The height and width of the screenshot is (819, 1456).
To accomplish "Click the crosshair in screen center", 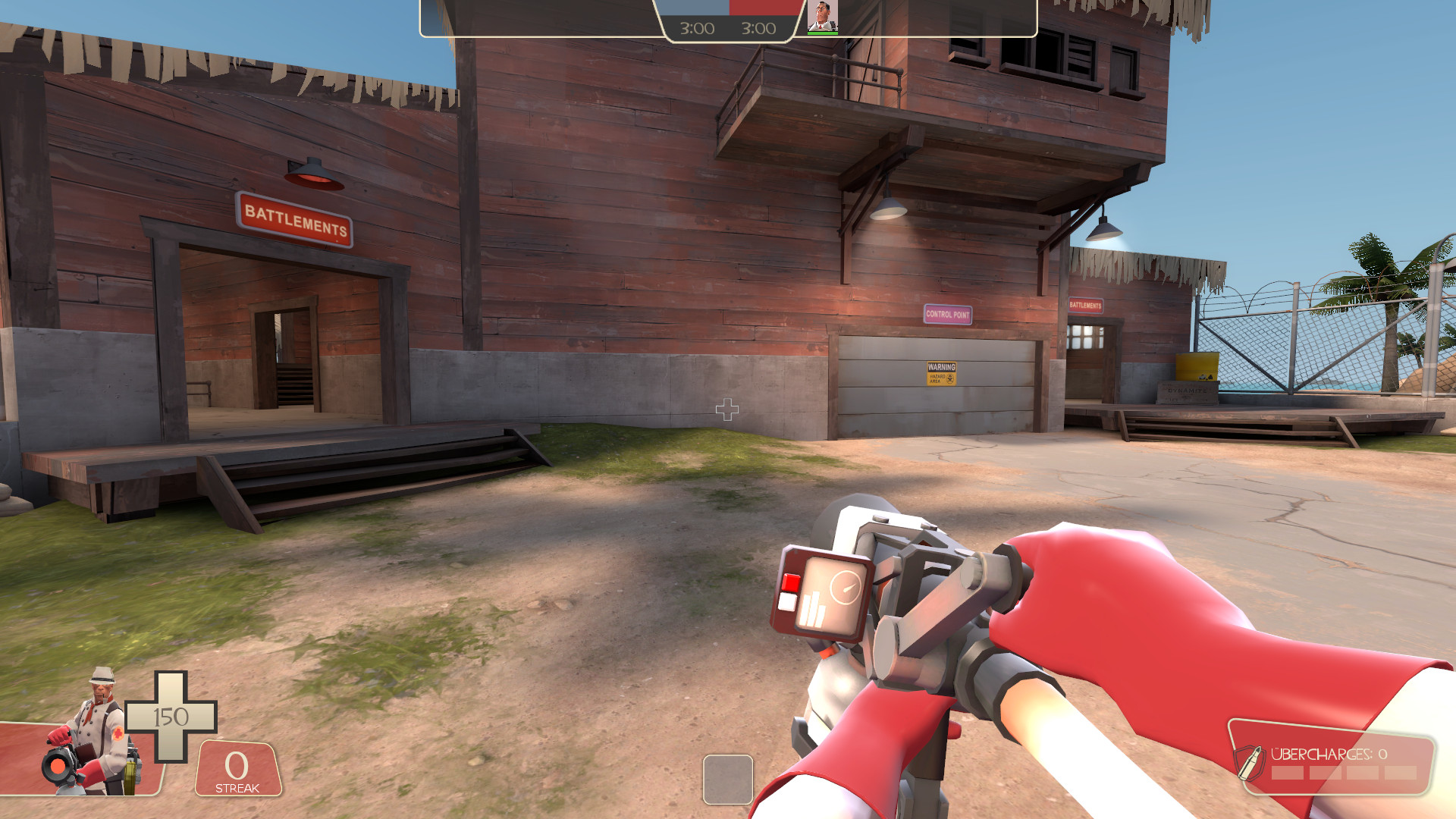I will pyautogui.click(x=729, y=409).
